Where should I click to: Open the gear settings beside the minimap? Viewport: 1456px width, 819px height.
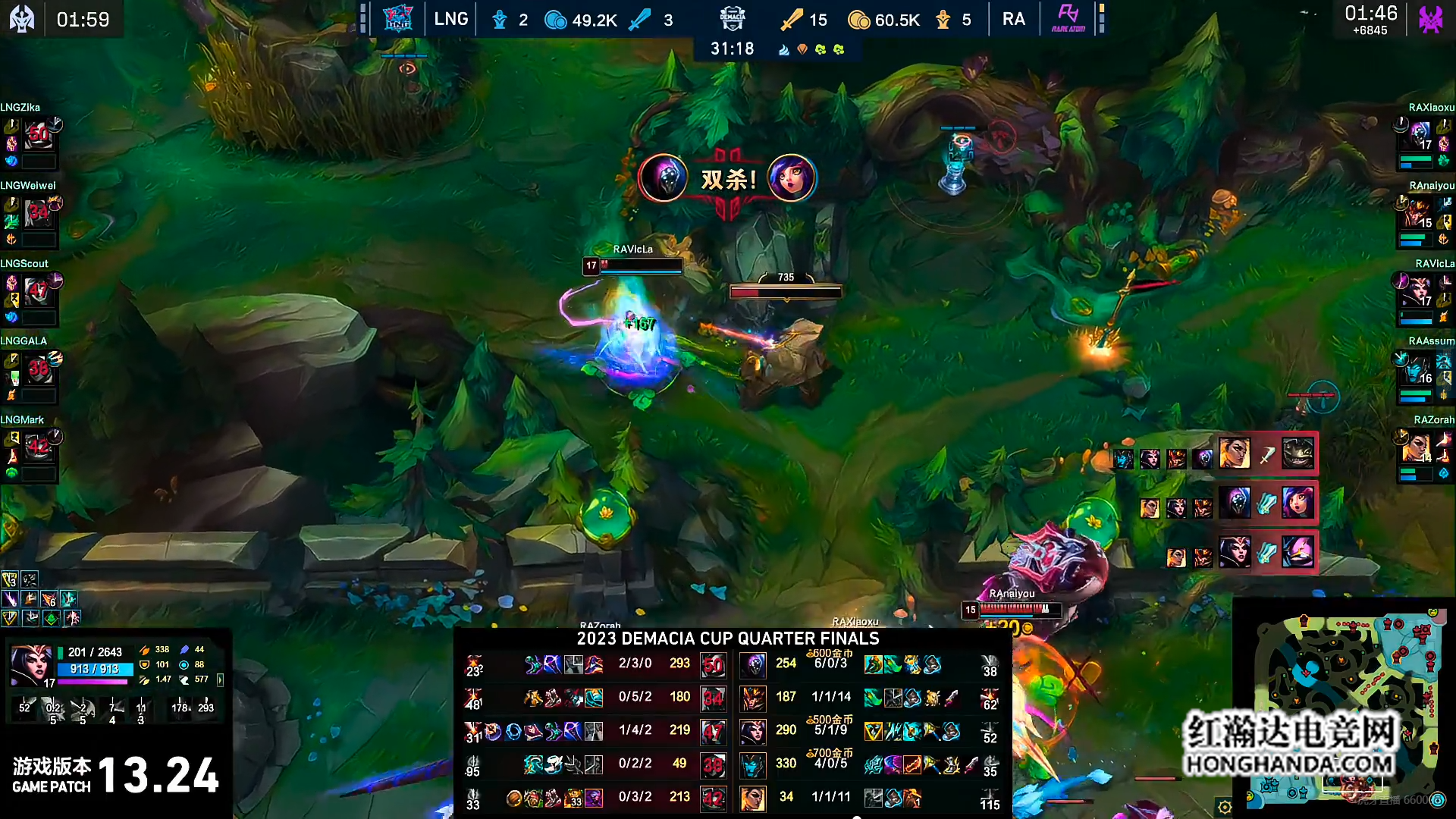coord(1224,807)
